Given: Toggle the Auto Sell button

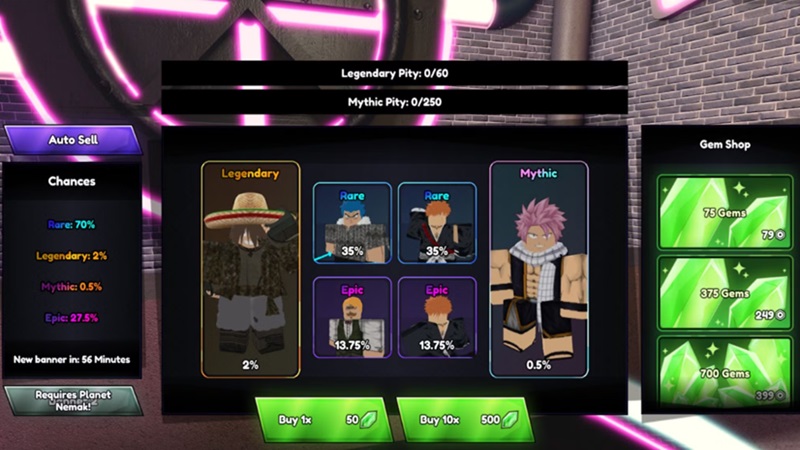Looking at the screenshot, I should click(x=72, y=140).
